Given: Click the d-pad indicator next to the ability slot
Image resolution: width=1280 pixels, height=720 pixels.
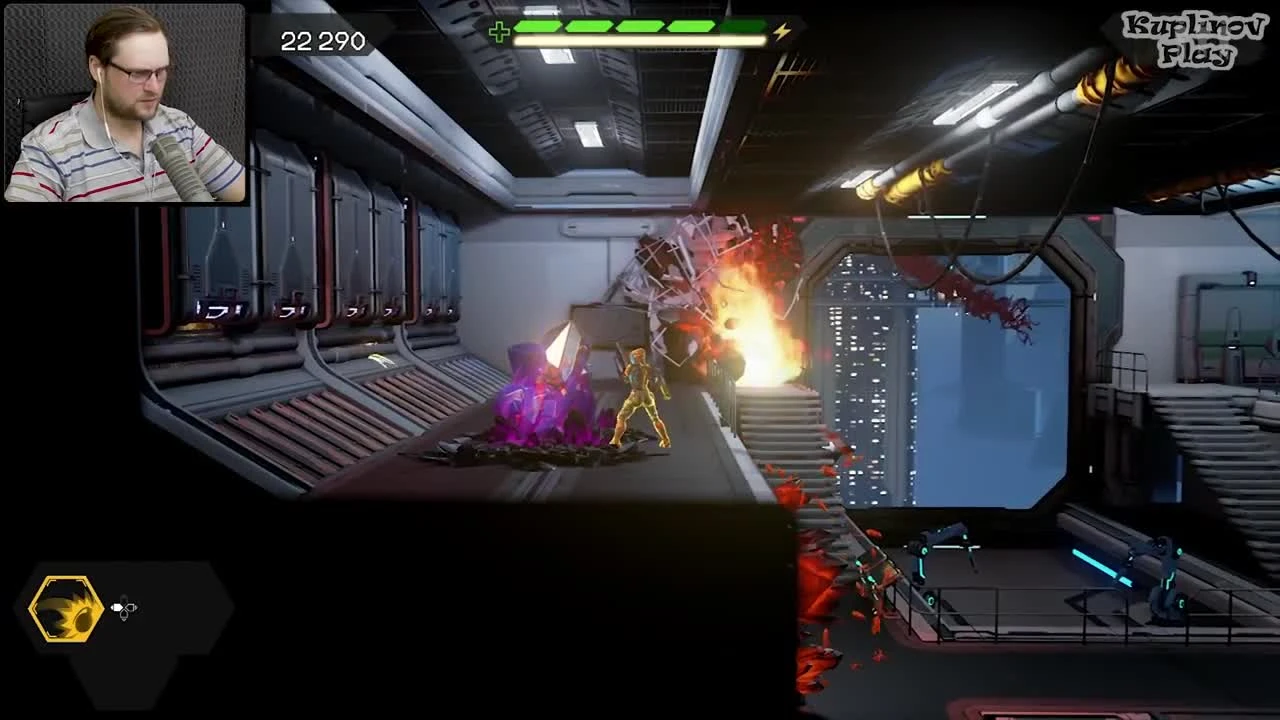Looking at the screenshot, I should click(x=123, y=608).
